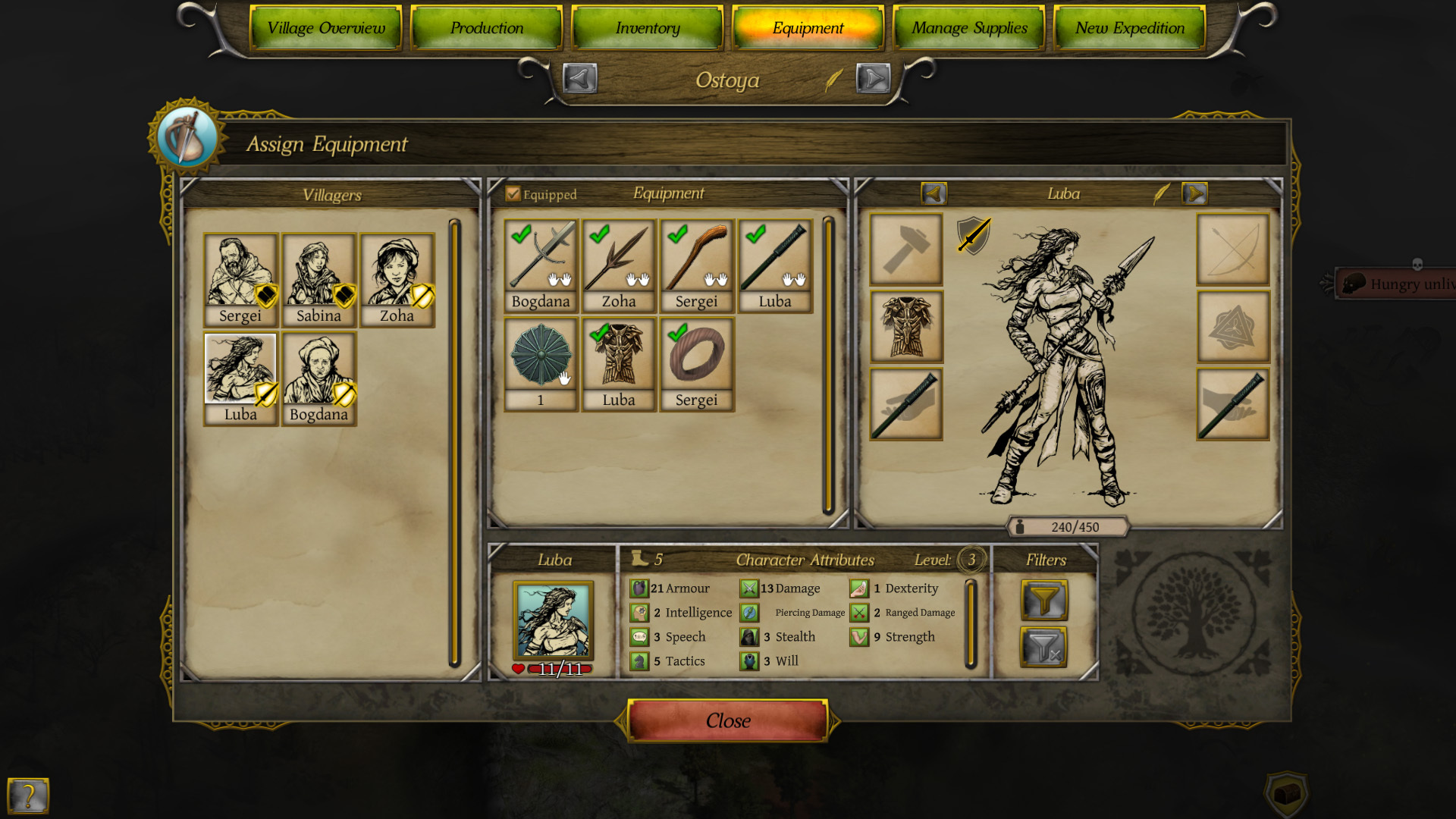Open the Village Overview tab
Viewport: 1456px width, 819px height.
tap(325, 28)
